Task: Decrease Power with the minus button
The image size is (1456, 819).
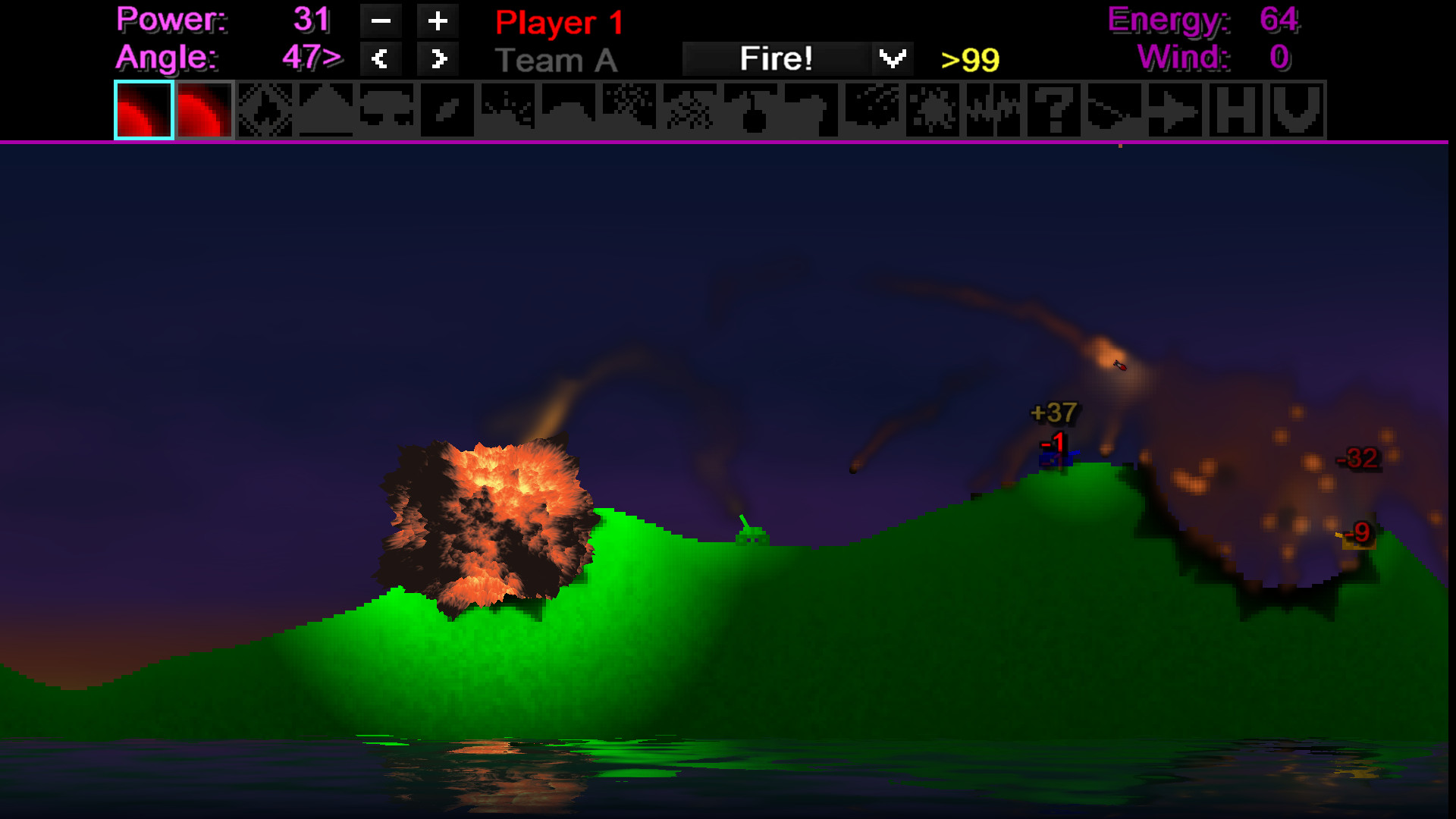Action: point(381,21)
